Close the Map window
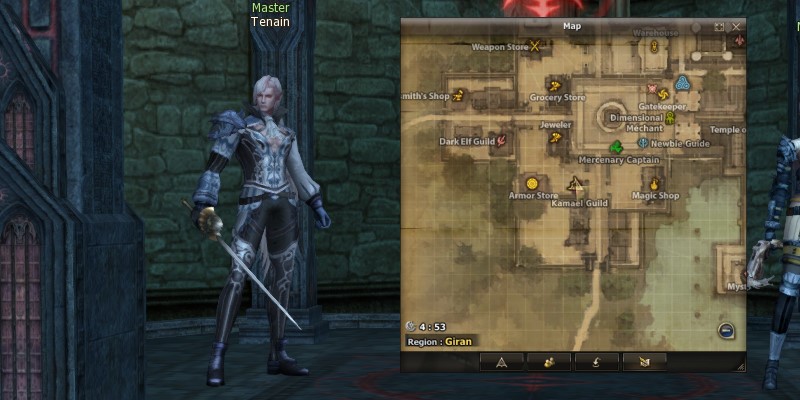Image resolution: width=800 pixels, height=400 pixels. 736,27
